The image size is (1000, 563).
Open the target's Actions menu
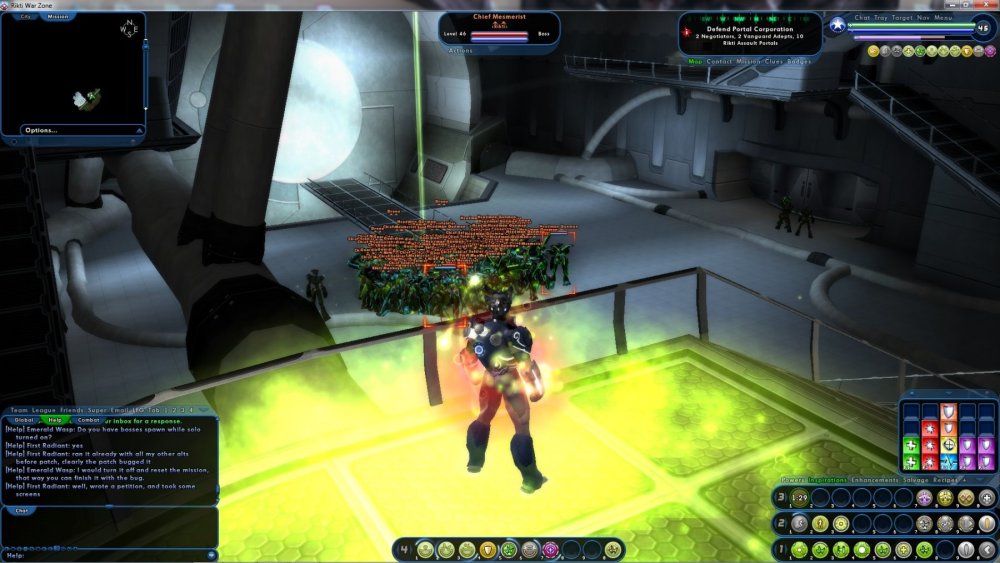point(460,50)
